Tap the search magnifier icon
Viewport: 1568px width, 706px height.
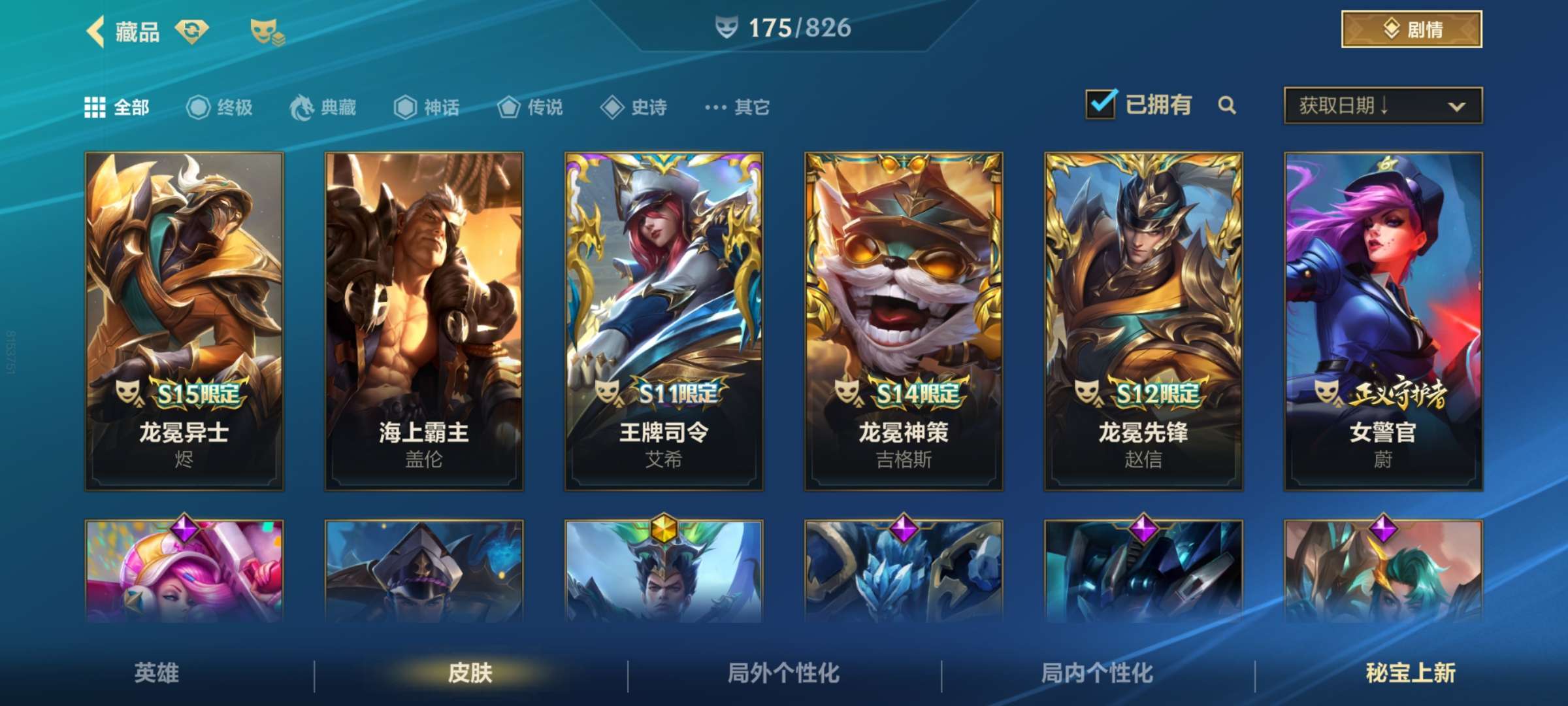point(1227,105)
